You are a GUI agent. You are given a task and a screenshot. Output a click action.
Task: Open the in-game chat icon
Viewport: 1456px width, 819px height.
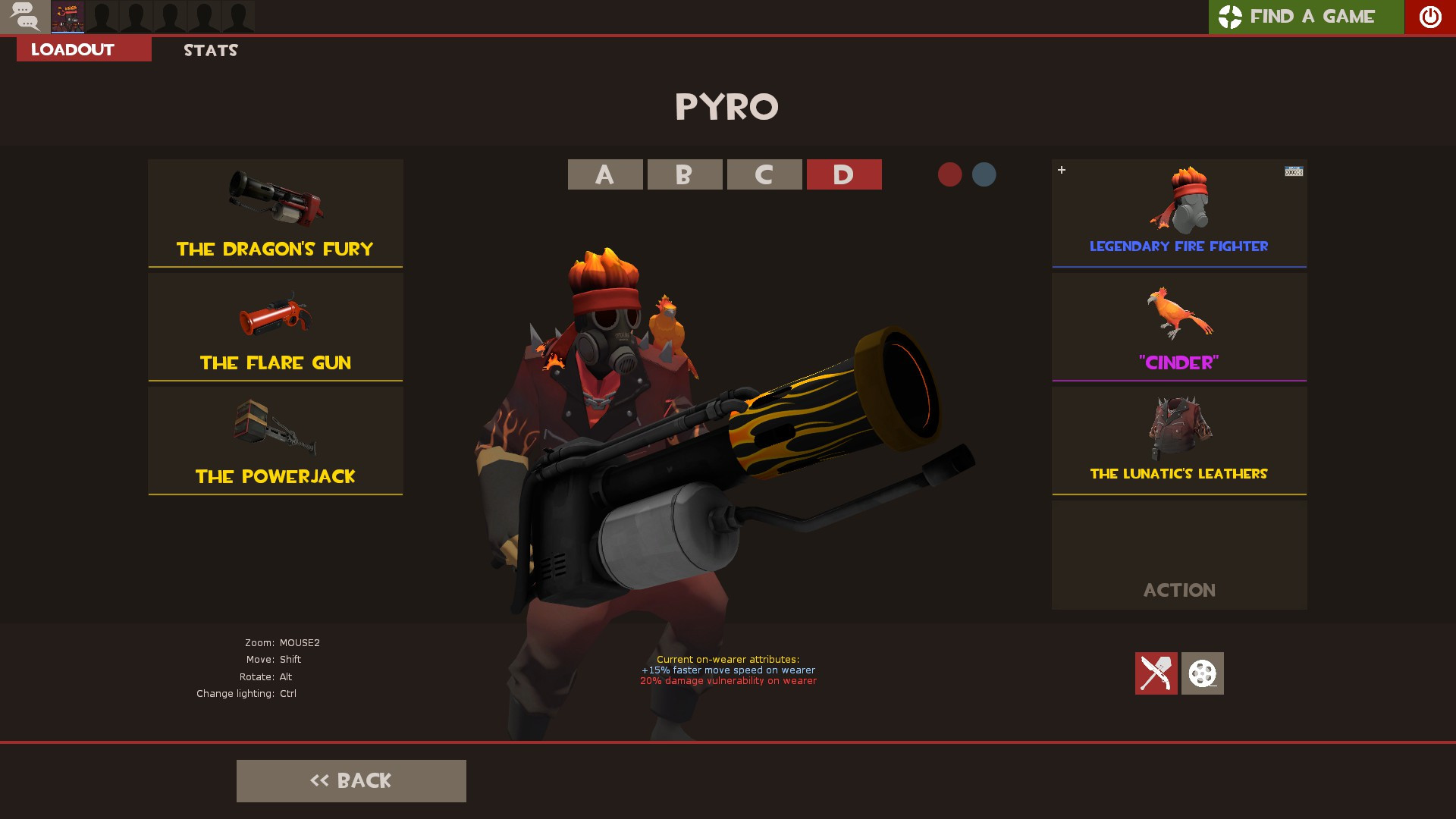coord(26,17)
